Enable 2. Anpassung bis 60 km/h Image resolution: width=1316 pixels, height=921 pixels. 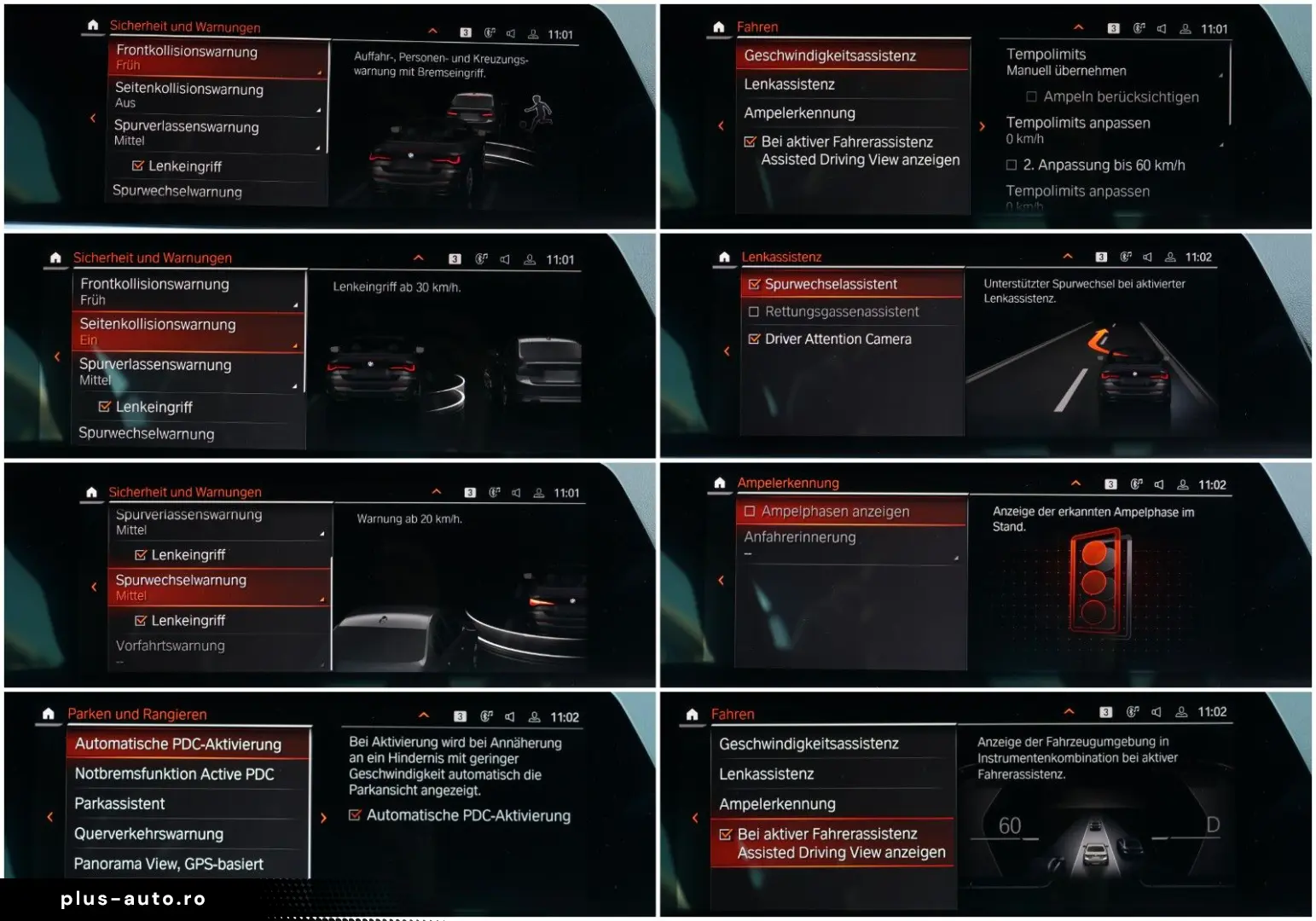coord(1012,165)
